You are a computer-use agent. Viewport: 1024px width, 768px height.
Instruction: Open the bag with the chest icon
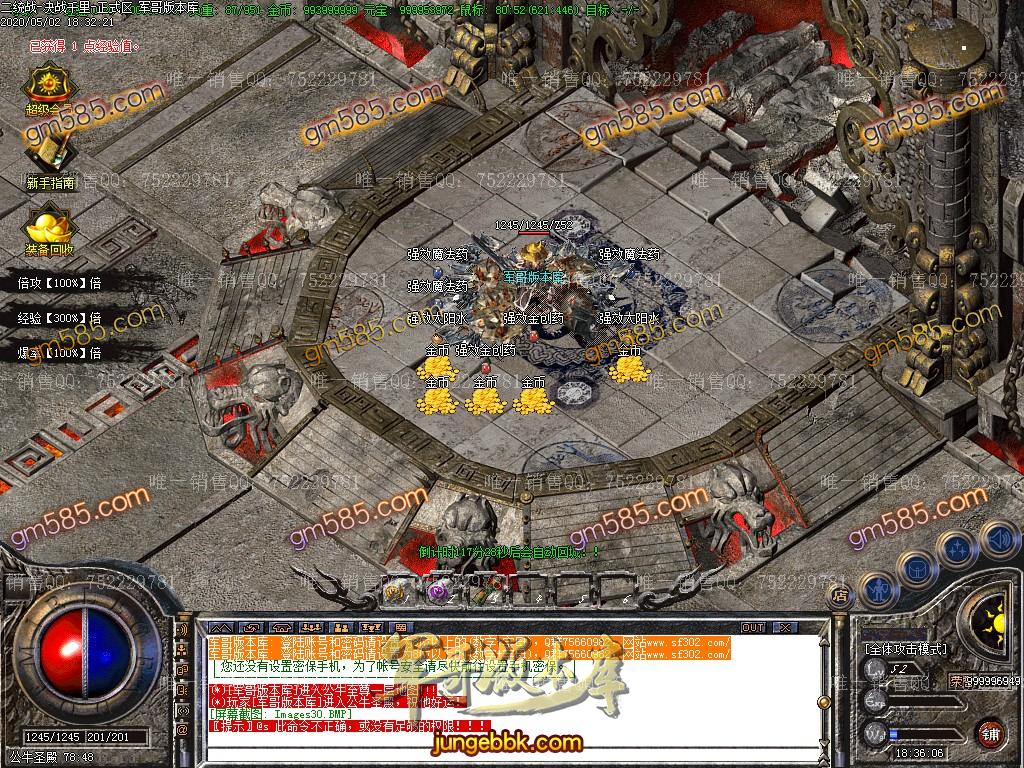click(919, 568)
